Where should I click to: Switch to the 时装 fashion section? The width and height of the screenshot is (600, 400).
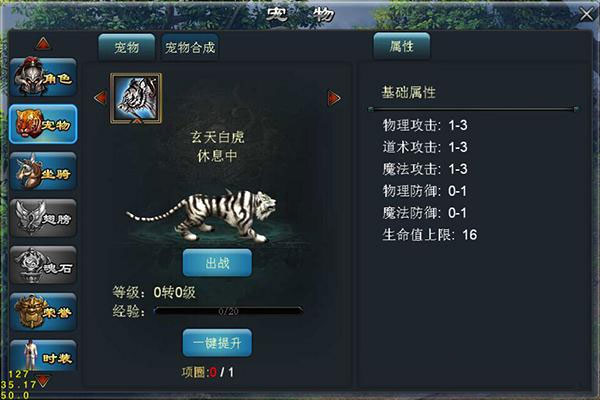pos(43,355)
